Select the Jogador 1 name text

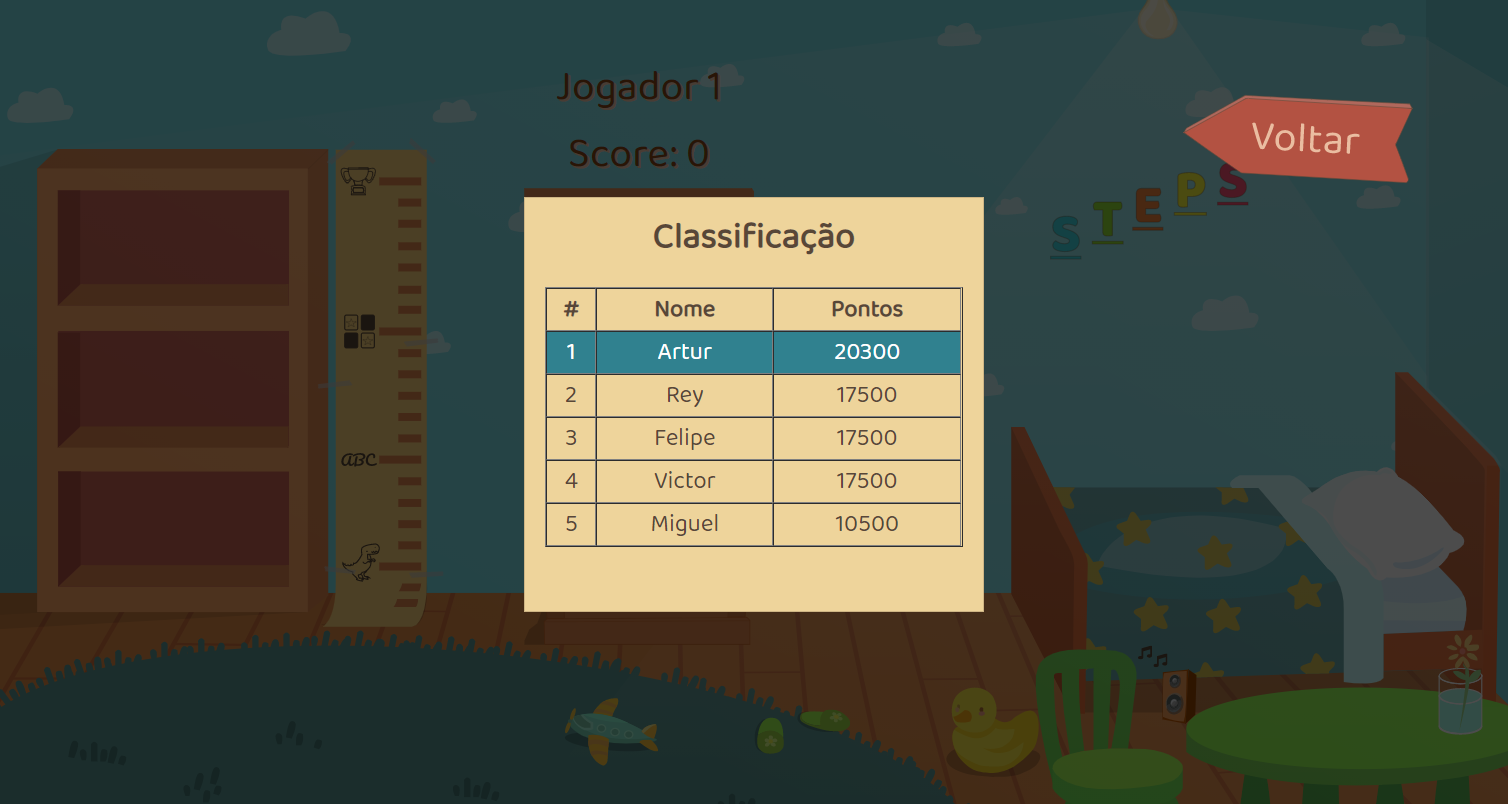(639, 88)
